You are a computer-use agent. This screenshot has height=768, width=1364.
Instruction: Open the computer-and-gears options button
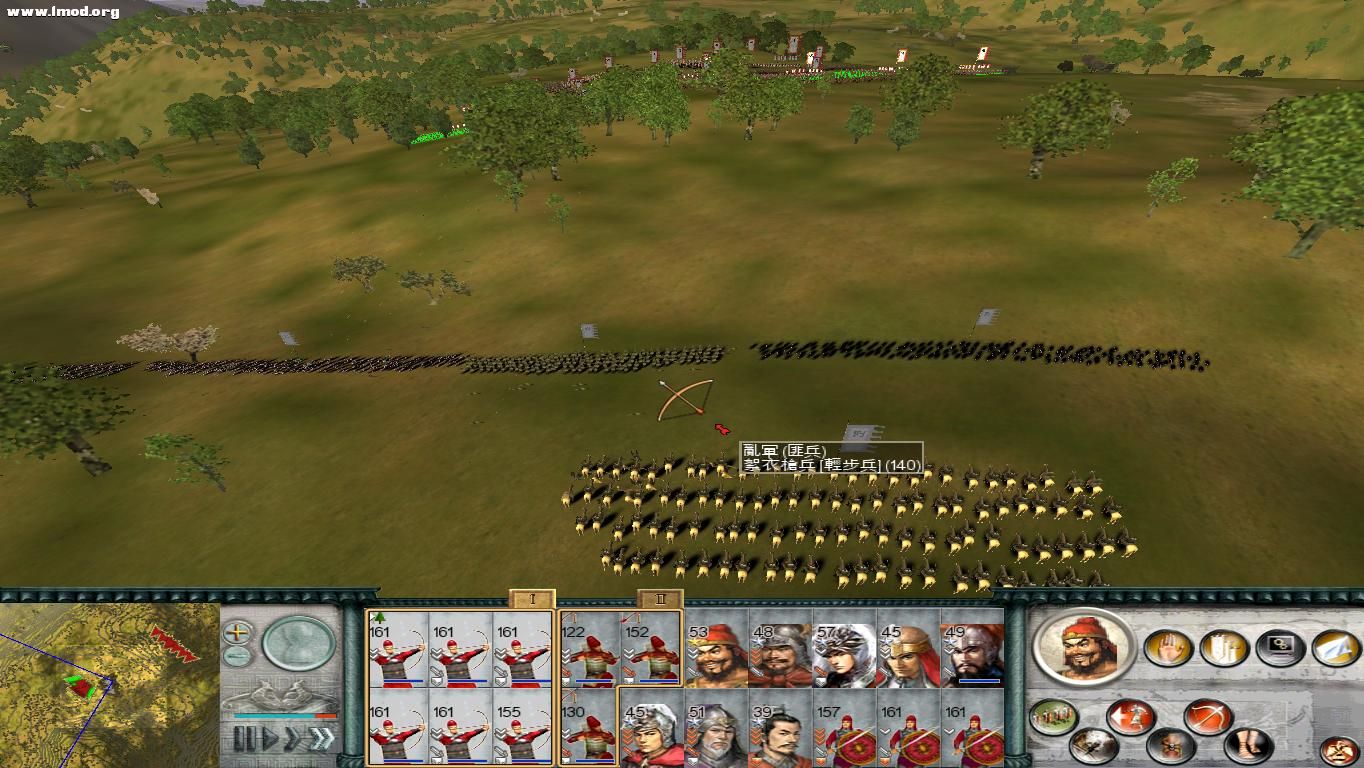tap(1279, 648)
